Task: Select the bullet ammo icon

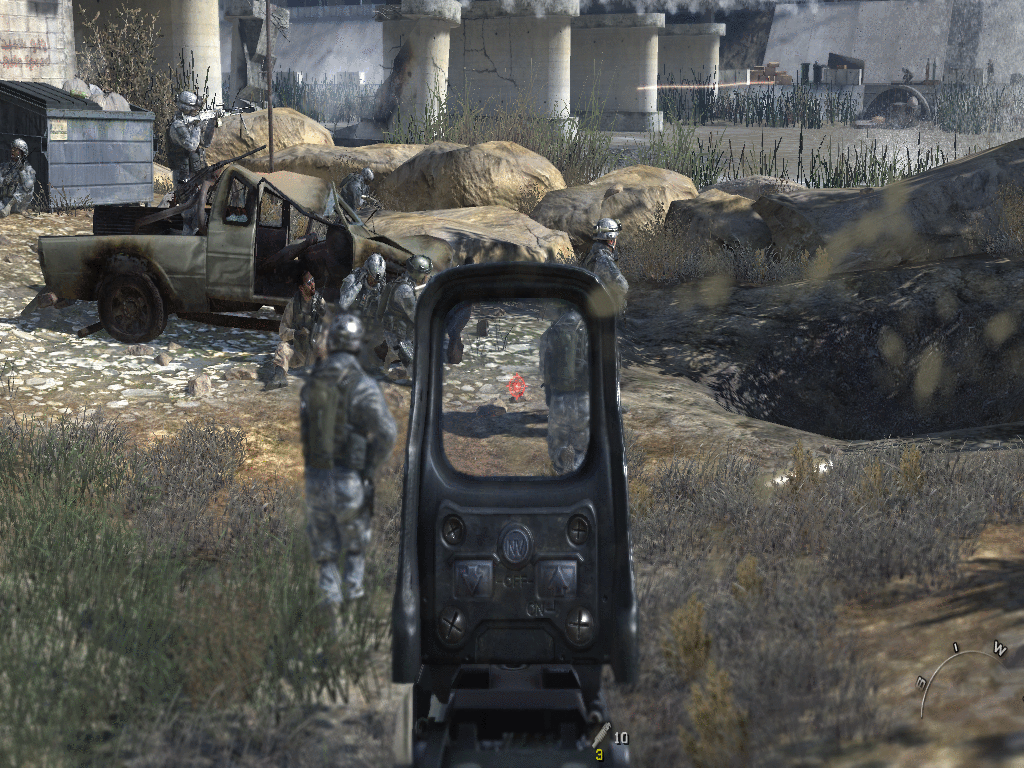Action: tap(601, 734)
